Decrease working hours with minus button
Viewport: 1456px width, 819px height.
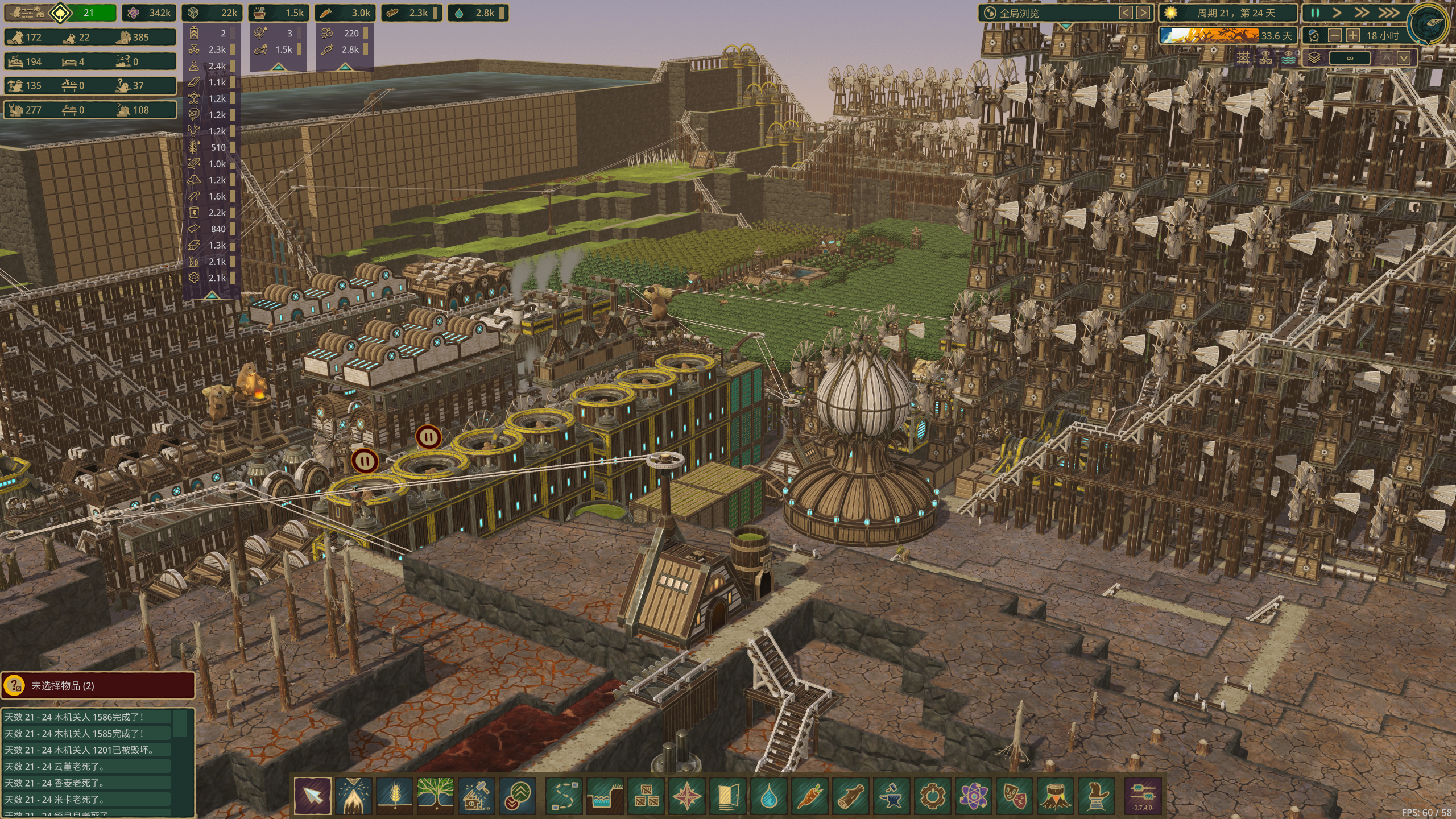coord(1335,35)
